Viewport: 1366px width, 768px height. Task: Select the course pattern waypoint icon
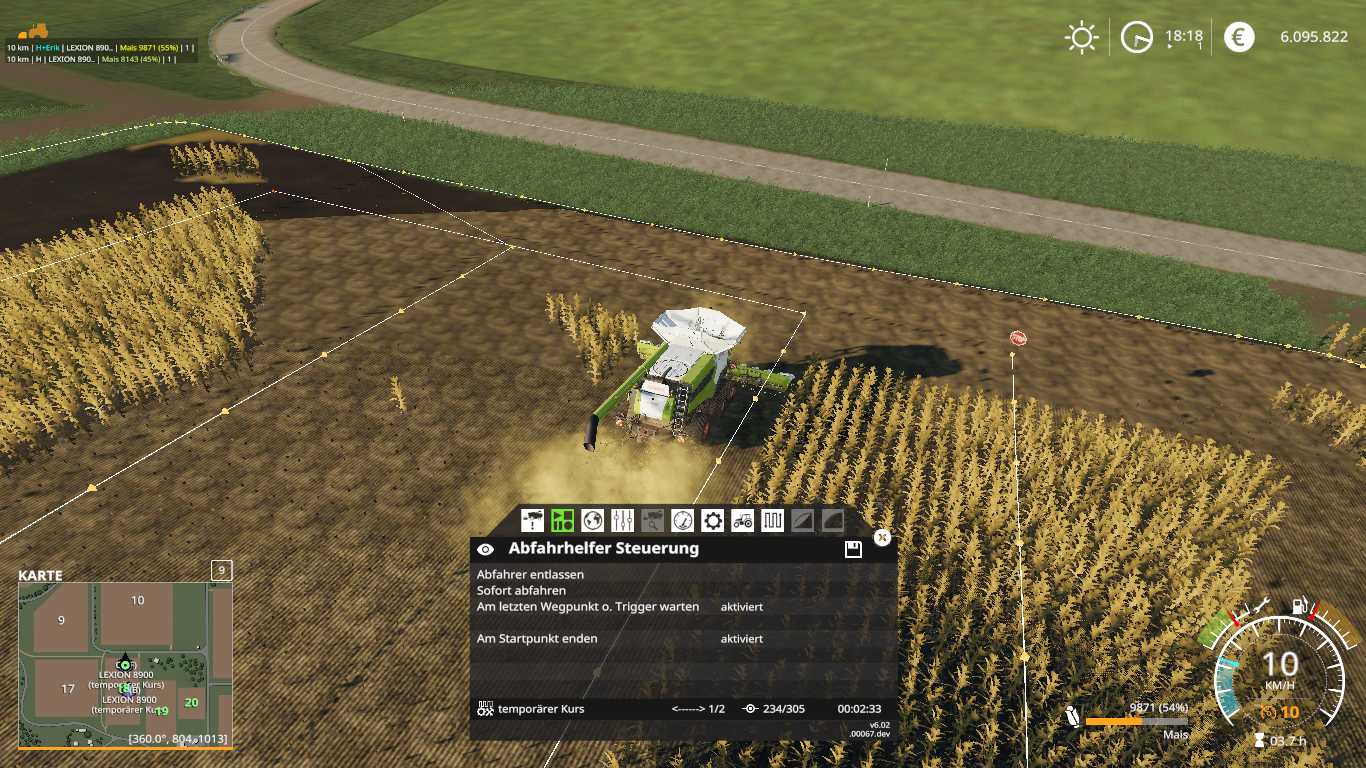coord(772,520)
